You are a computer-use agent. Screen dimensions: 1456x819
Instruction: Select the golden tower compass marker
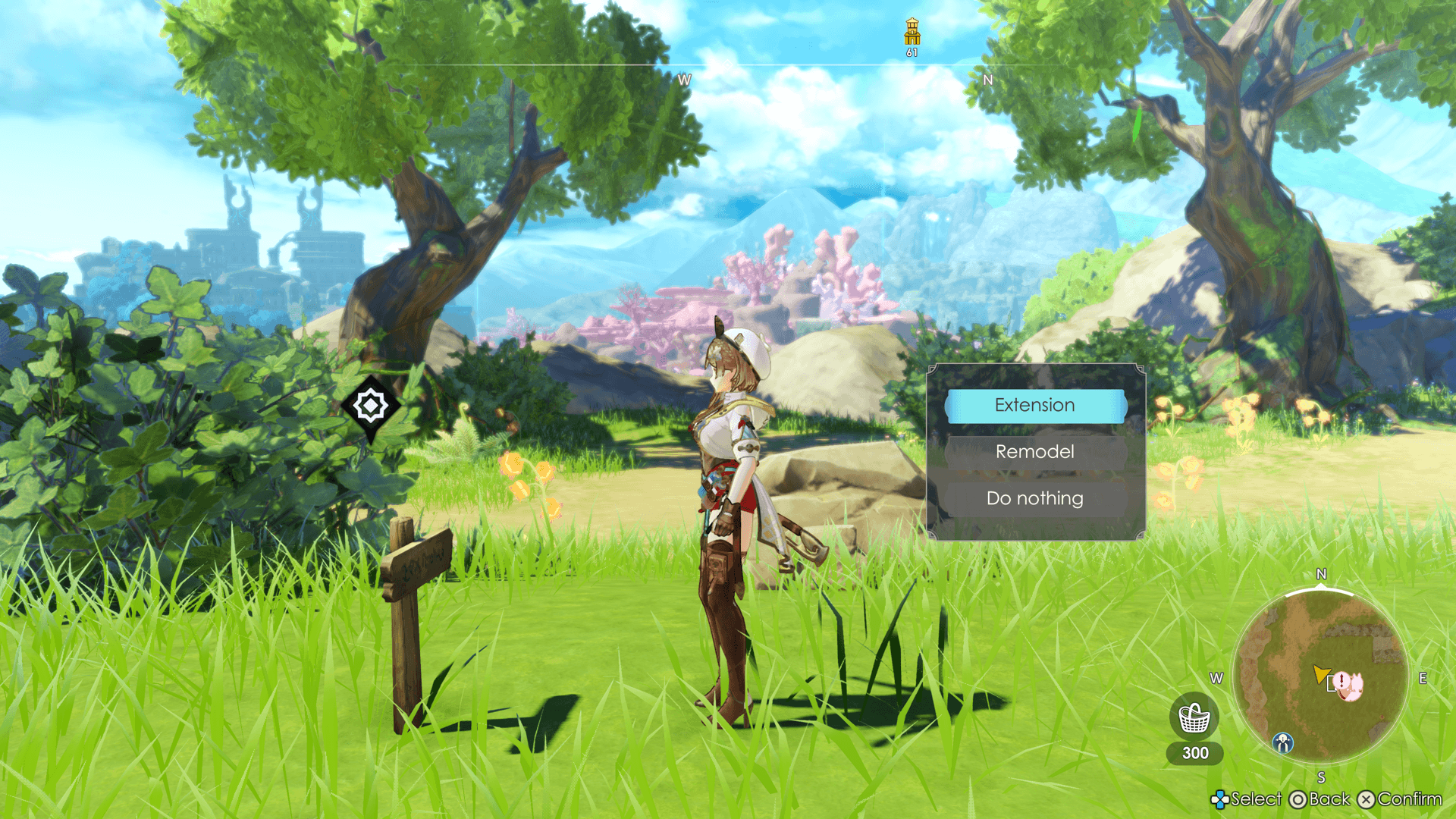tap(912, 33)
